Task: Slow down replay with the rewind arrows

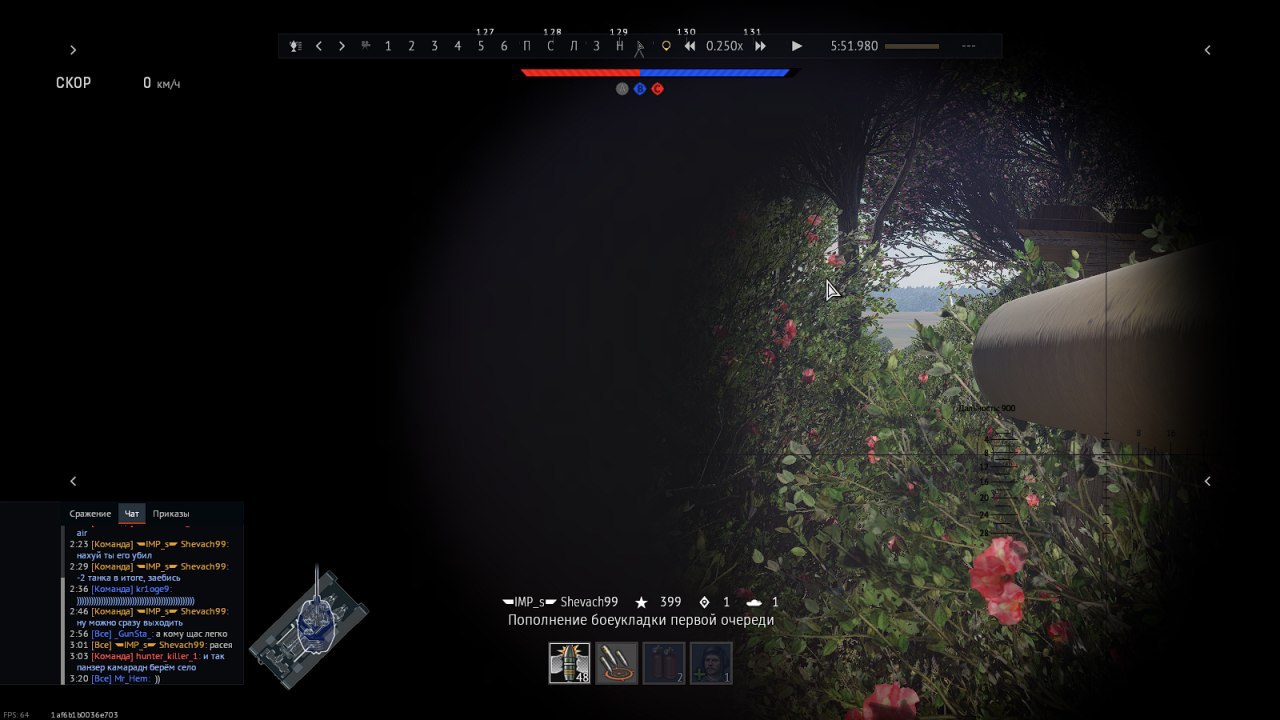Action: 690,46
